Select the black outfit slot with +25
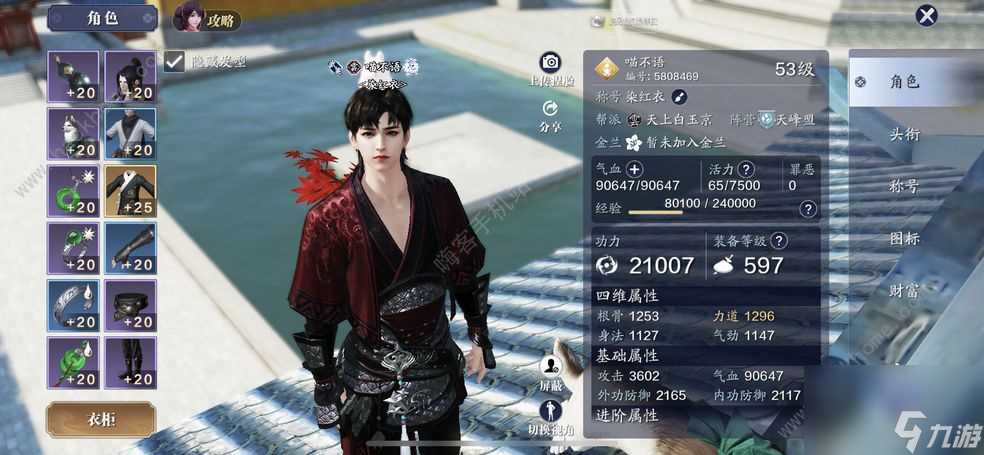Screen dimensions: 984x455 tap(130, 191)
